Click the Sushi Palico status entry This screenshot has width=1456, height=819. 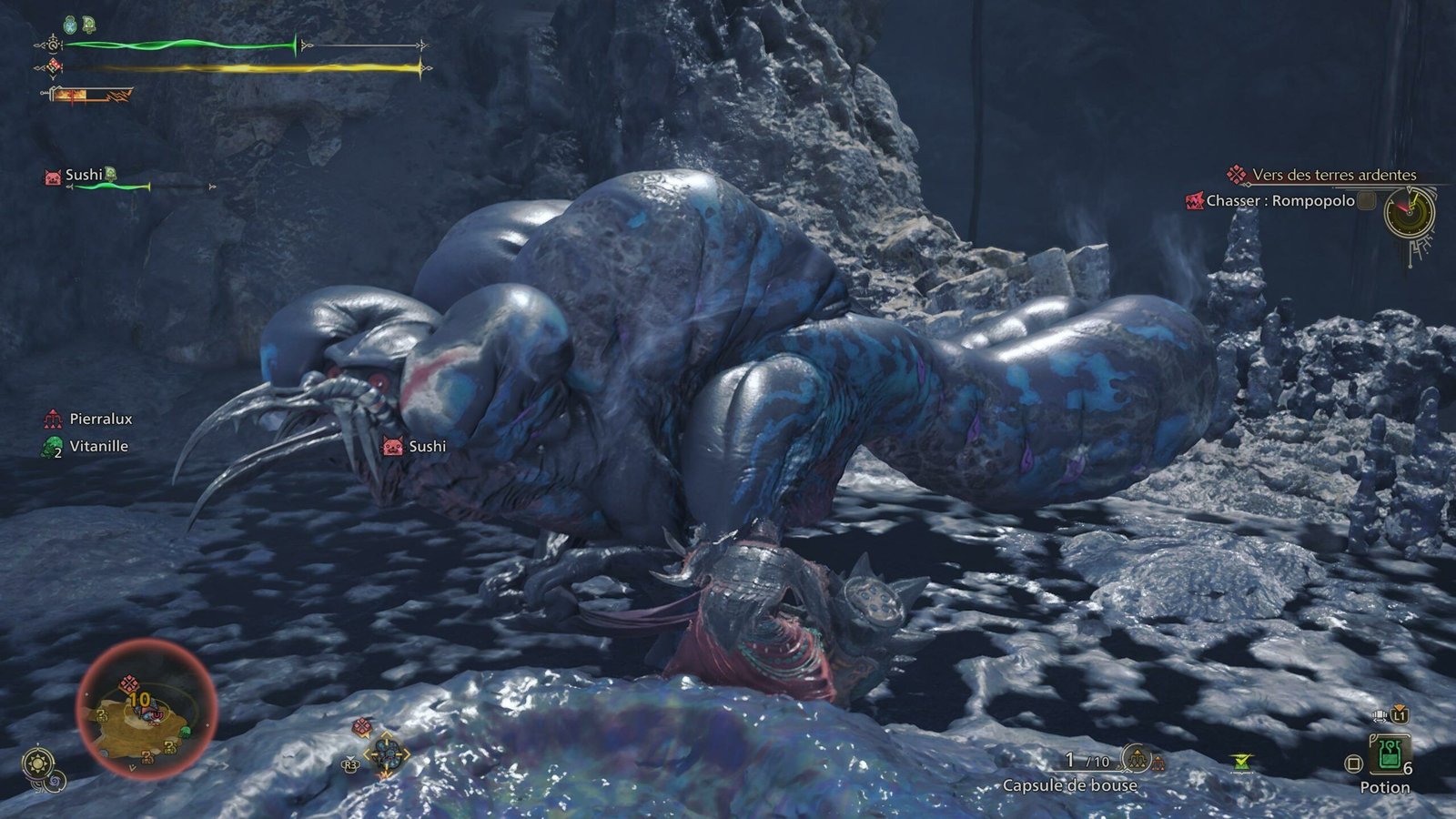pyautogui.click(x=82, y=175)
